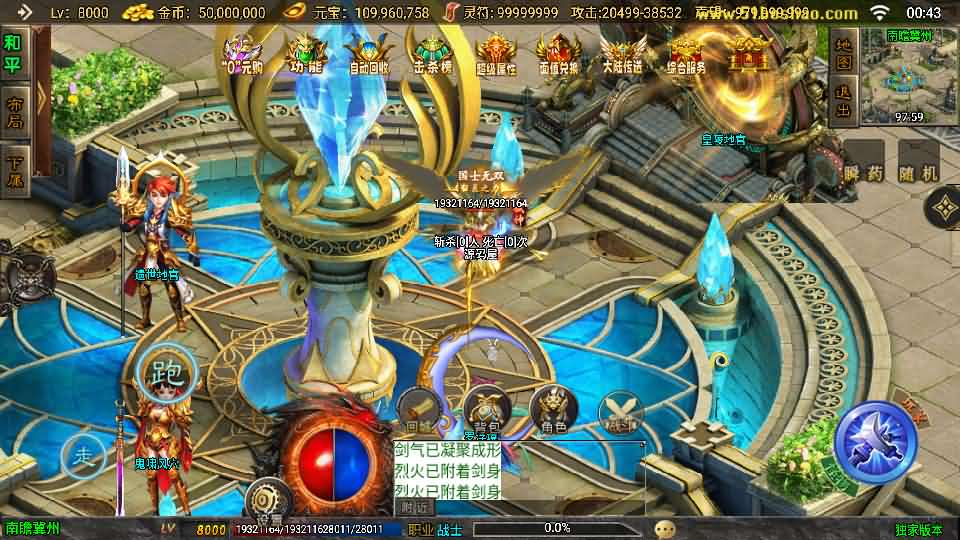Open the 综合服务 services icon
The width and height of the screenshot is (960, 540).
(684, 54)
